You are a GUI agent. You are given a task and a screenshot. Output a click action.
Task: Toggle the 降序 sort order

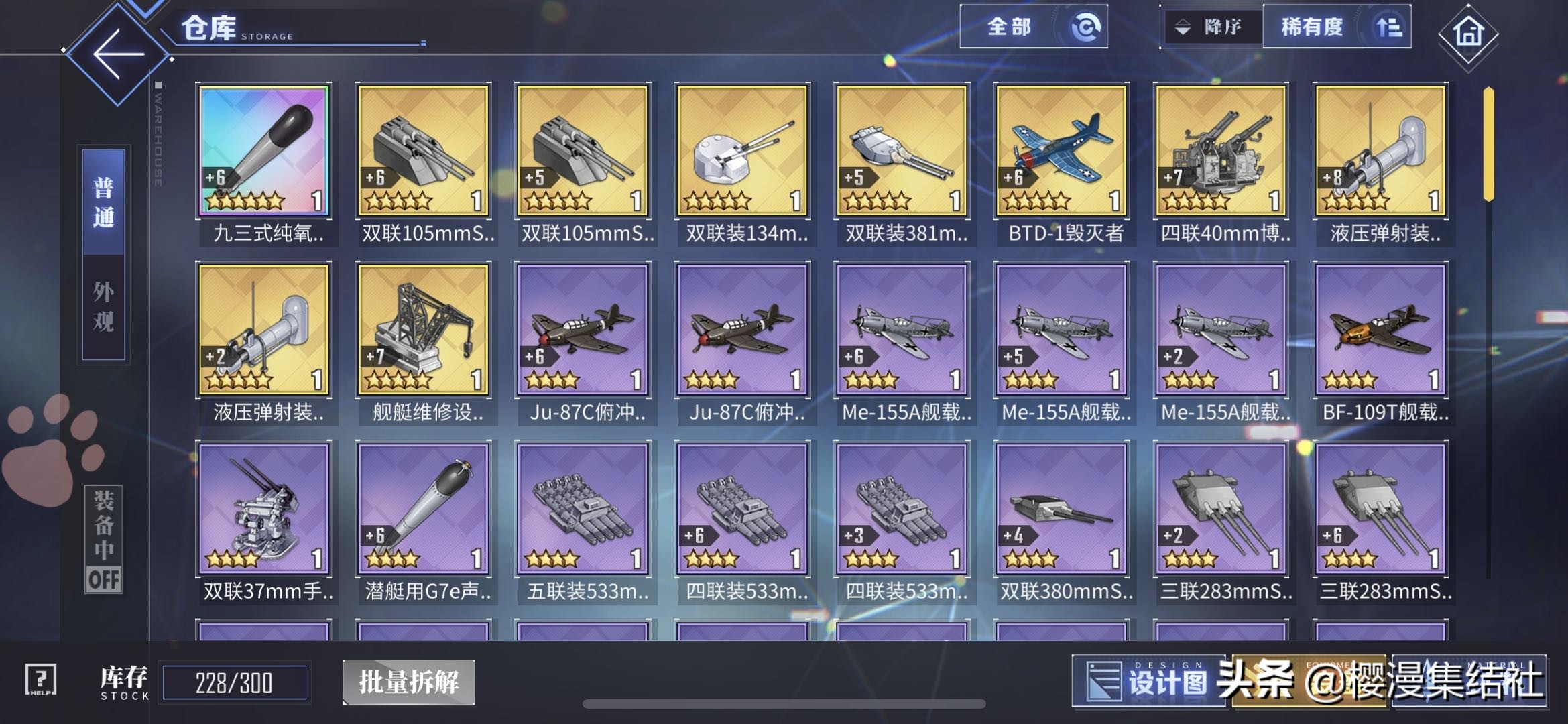1211,27
